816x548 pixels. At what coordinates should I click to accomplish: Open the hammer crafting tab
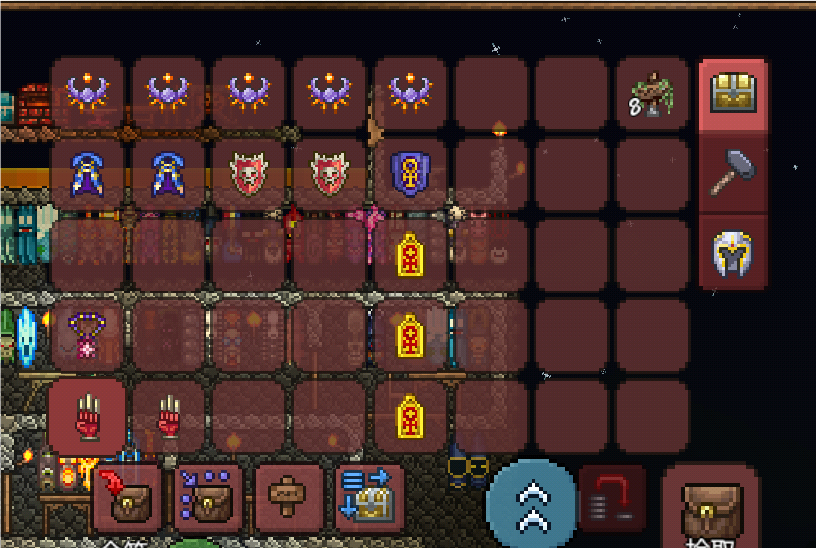[x=733, y=174]
